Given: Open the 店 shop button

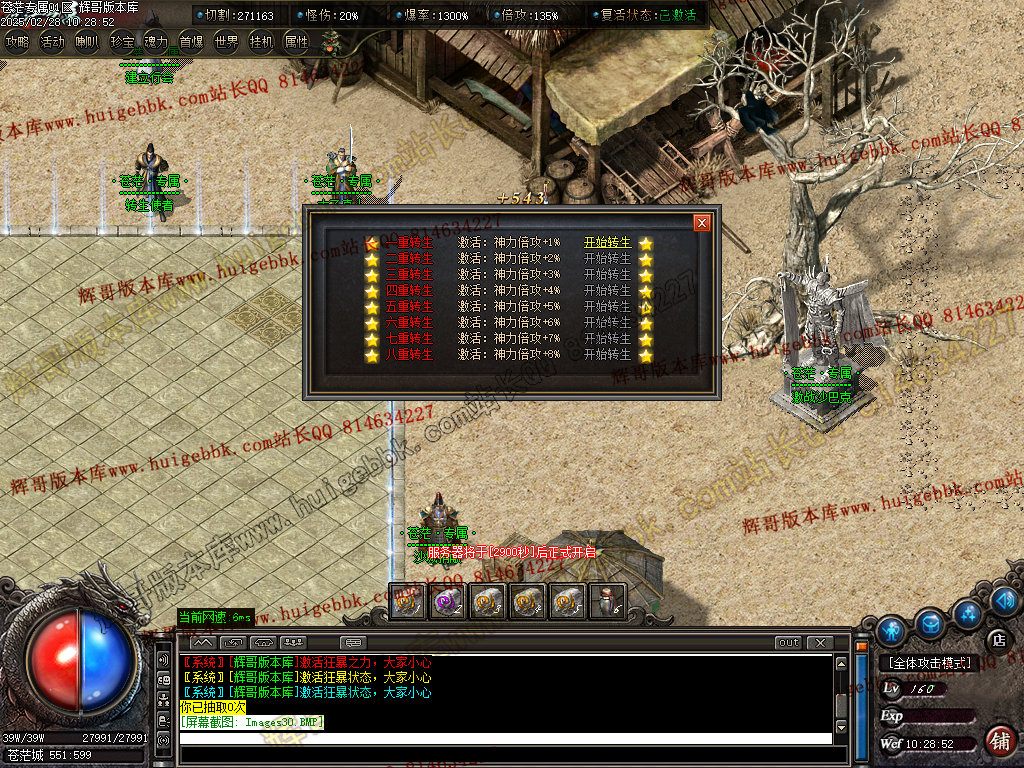Looking at the screenshot, I should pos(997,640).
